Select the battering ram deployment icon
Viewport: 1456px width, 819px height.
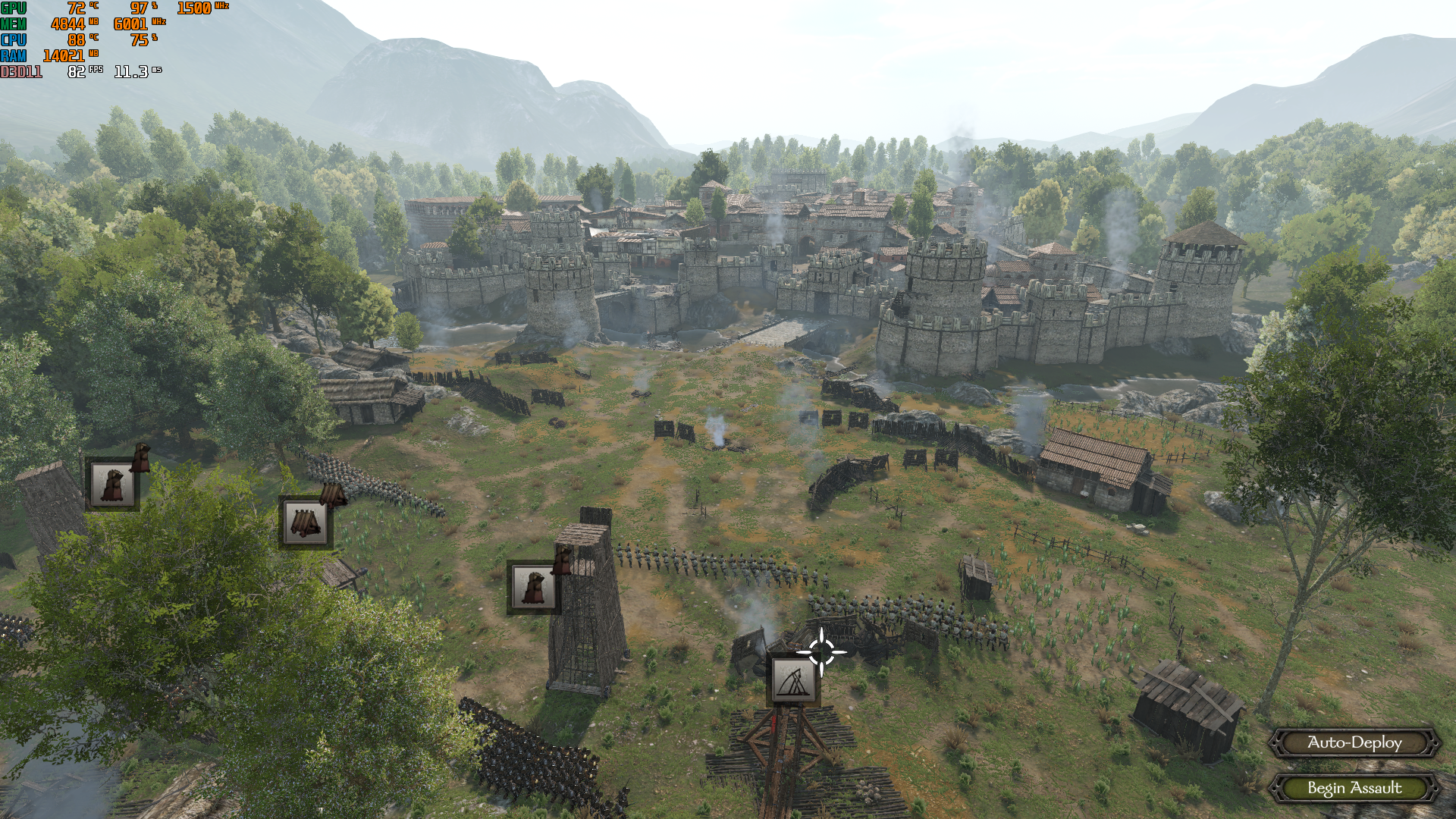306,522
